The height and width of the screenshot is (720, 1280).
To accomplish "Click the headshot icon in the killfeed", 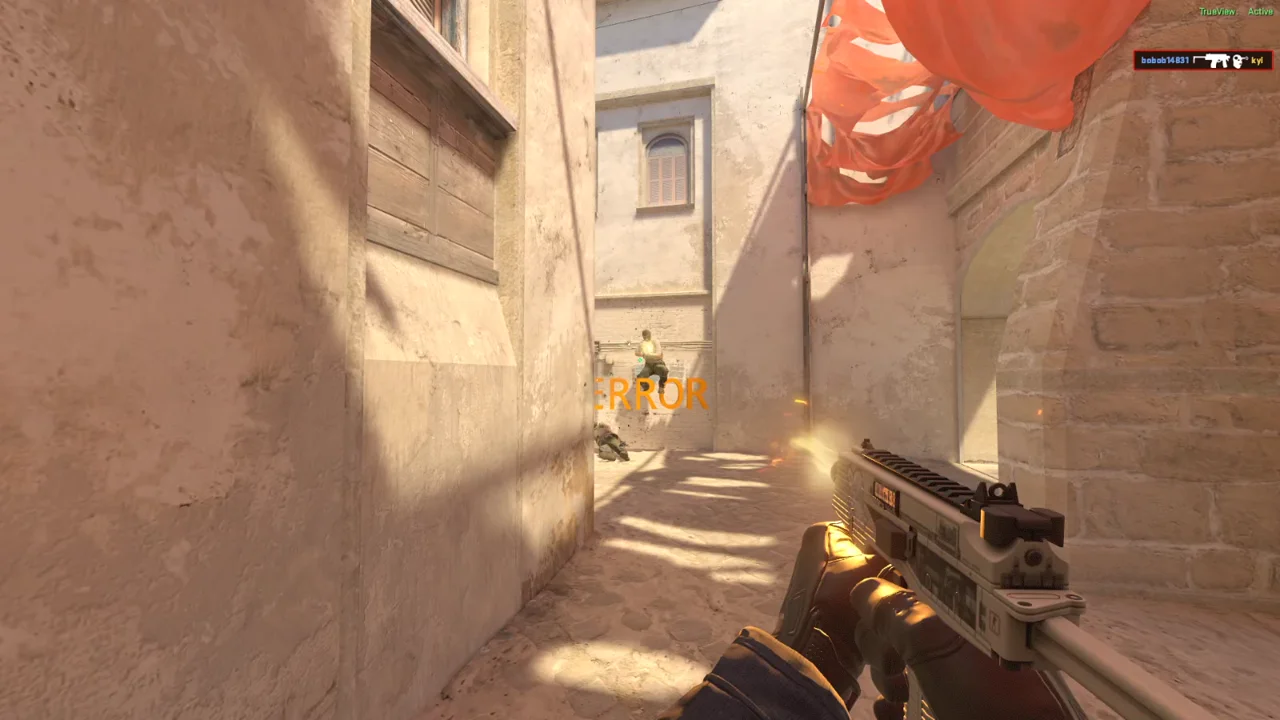I will tap(1236, 60).
